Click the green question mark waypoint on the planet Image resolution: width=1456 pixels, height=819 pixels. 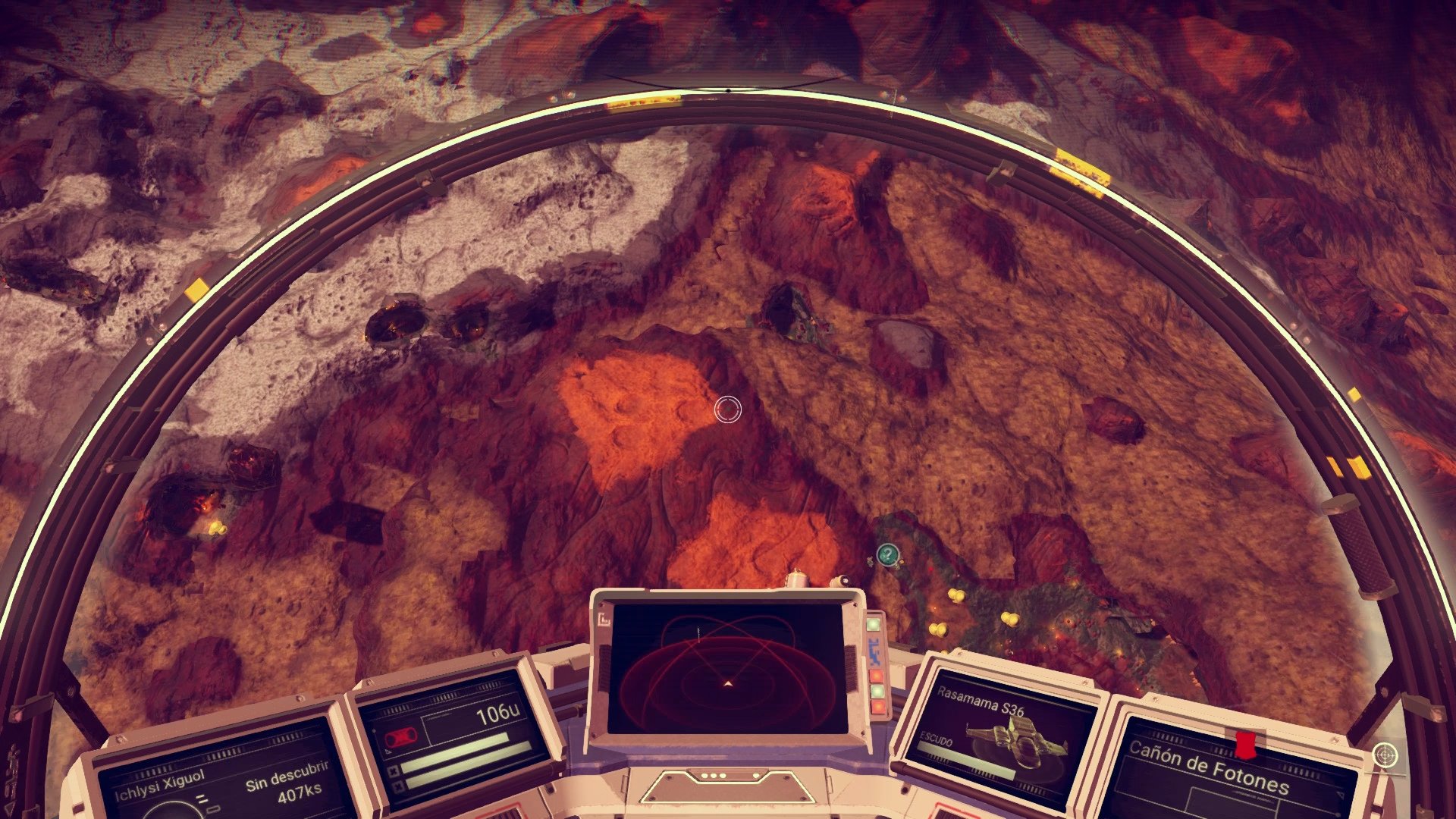point(887,554)
